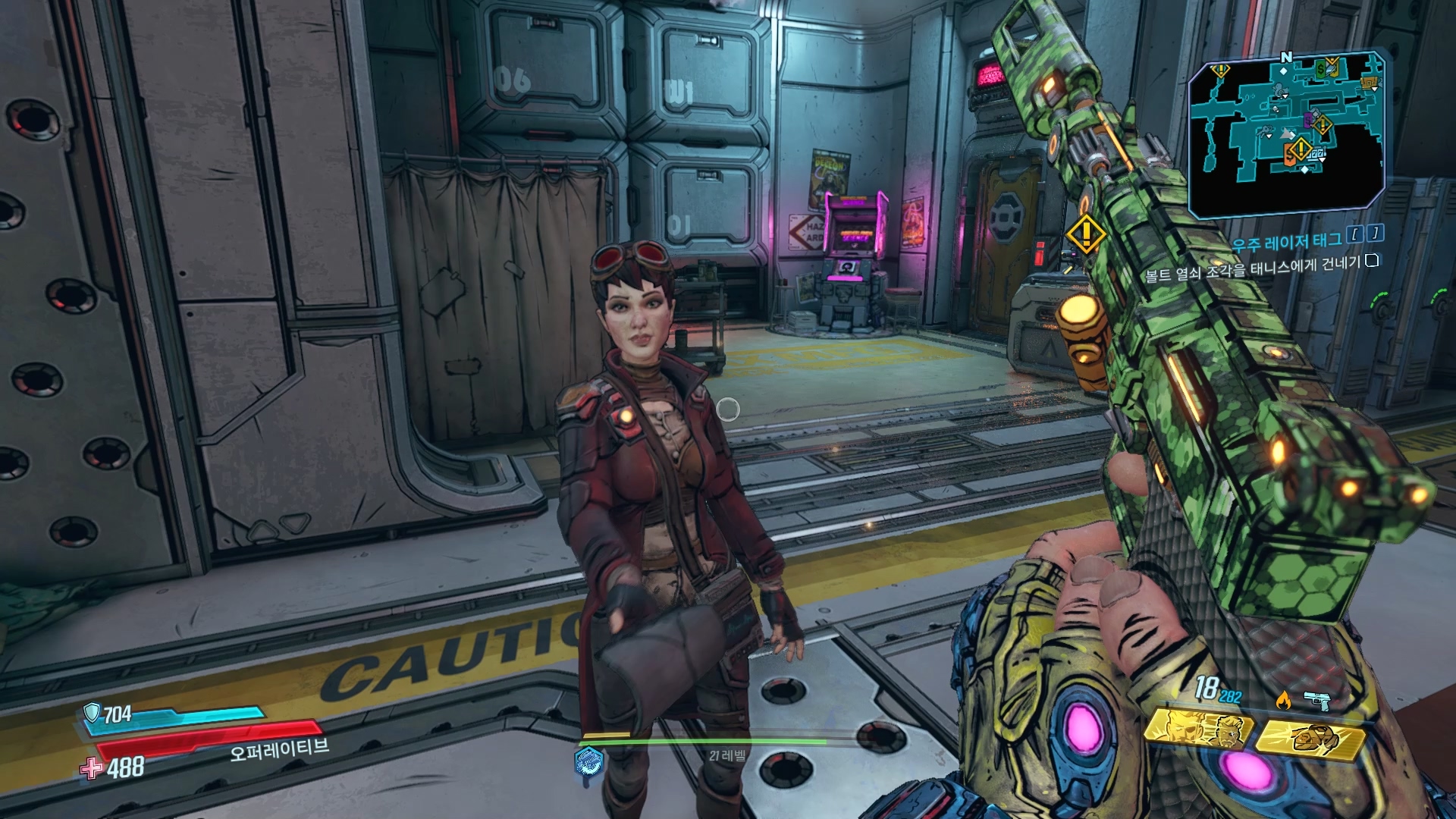The image size is (1456, 819).
Task: Click the slot machine 777 marker on minimap
Action: click(1317, 155)
